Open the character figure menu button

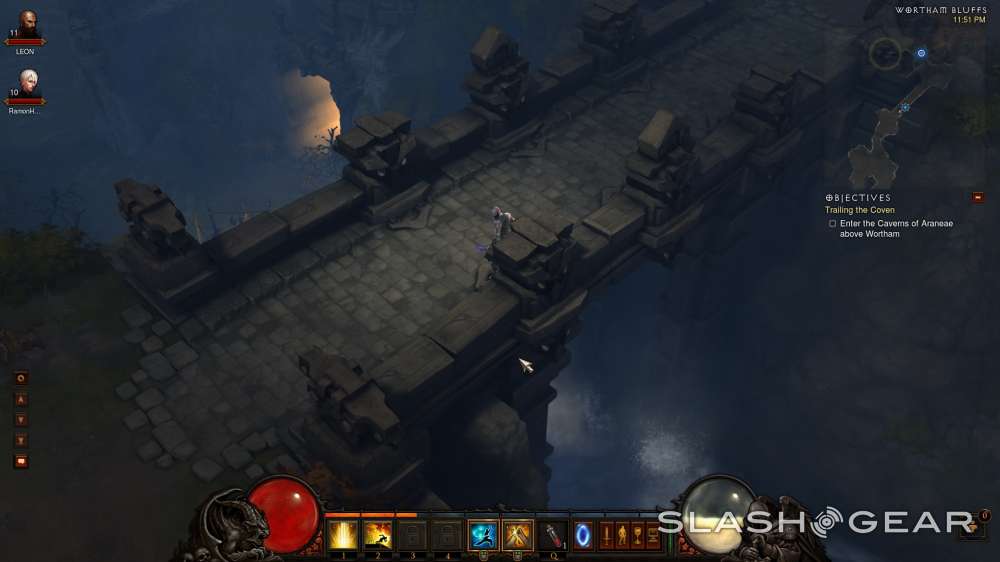coord(621,535)
